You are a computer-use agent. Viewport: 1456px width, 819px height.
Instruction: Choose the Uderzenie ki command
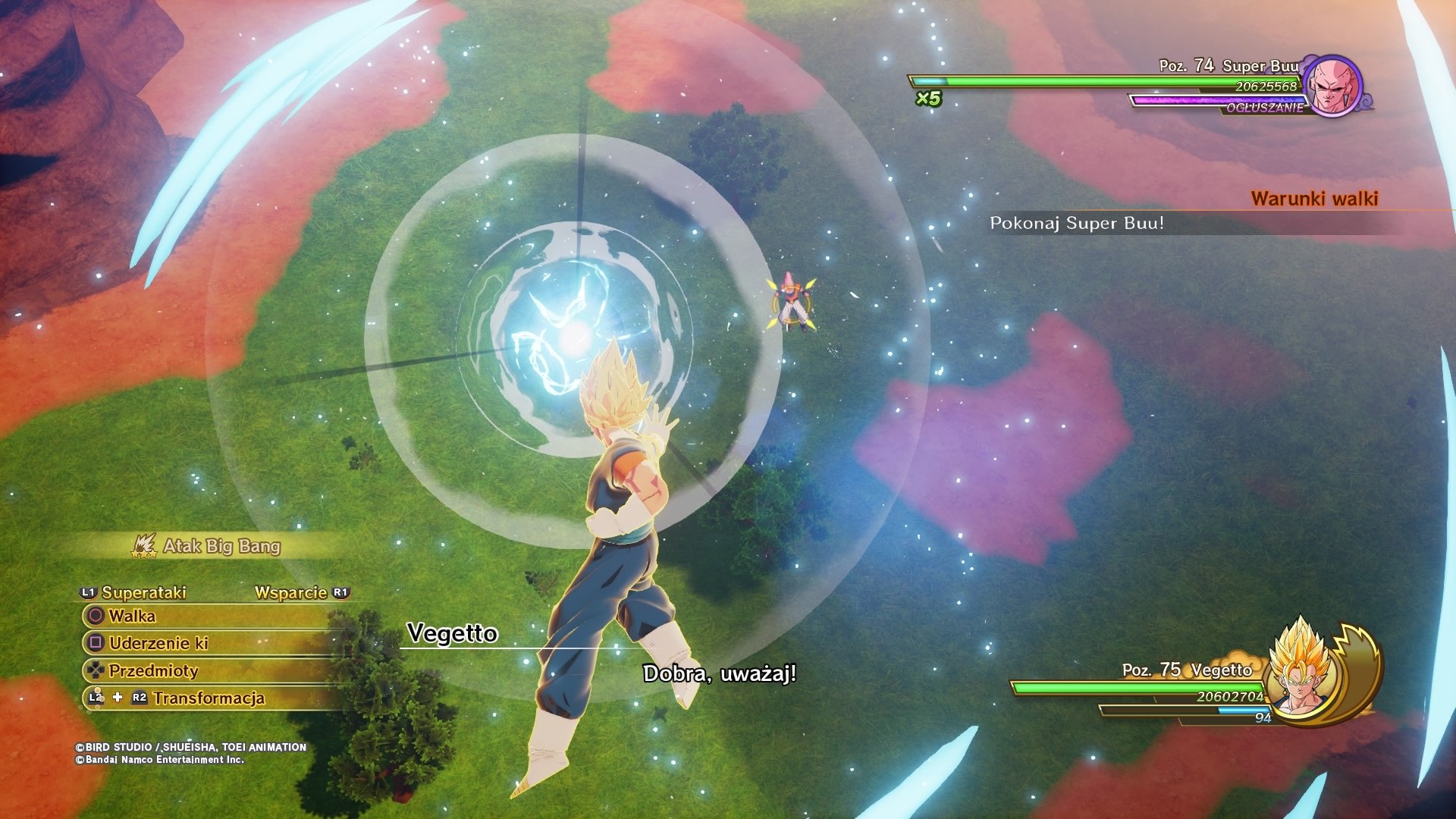[x=158, y=643]
